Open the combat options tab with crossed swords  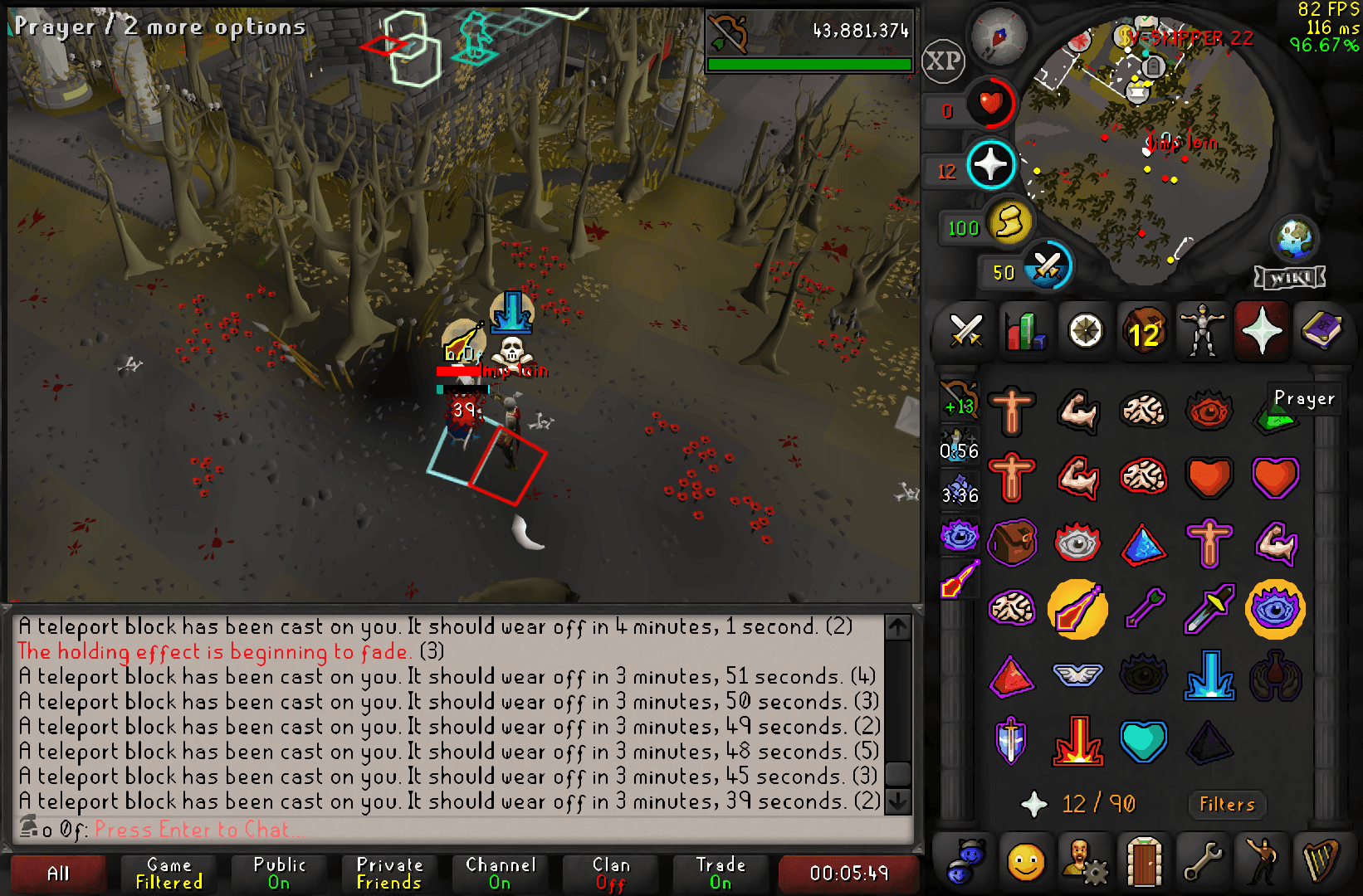[x=965, y=331]
